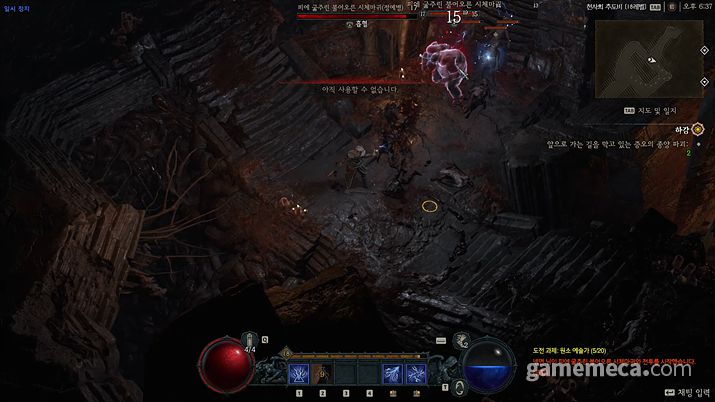
Task: Click the dragon mount icon above mana orb
Action: [x=460, y=343]
